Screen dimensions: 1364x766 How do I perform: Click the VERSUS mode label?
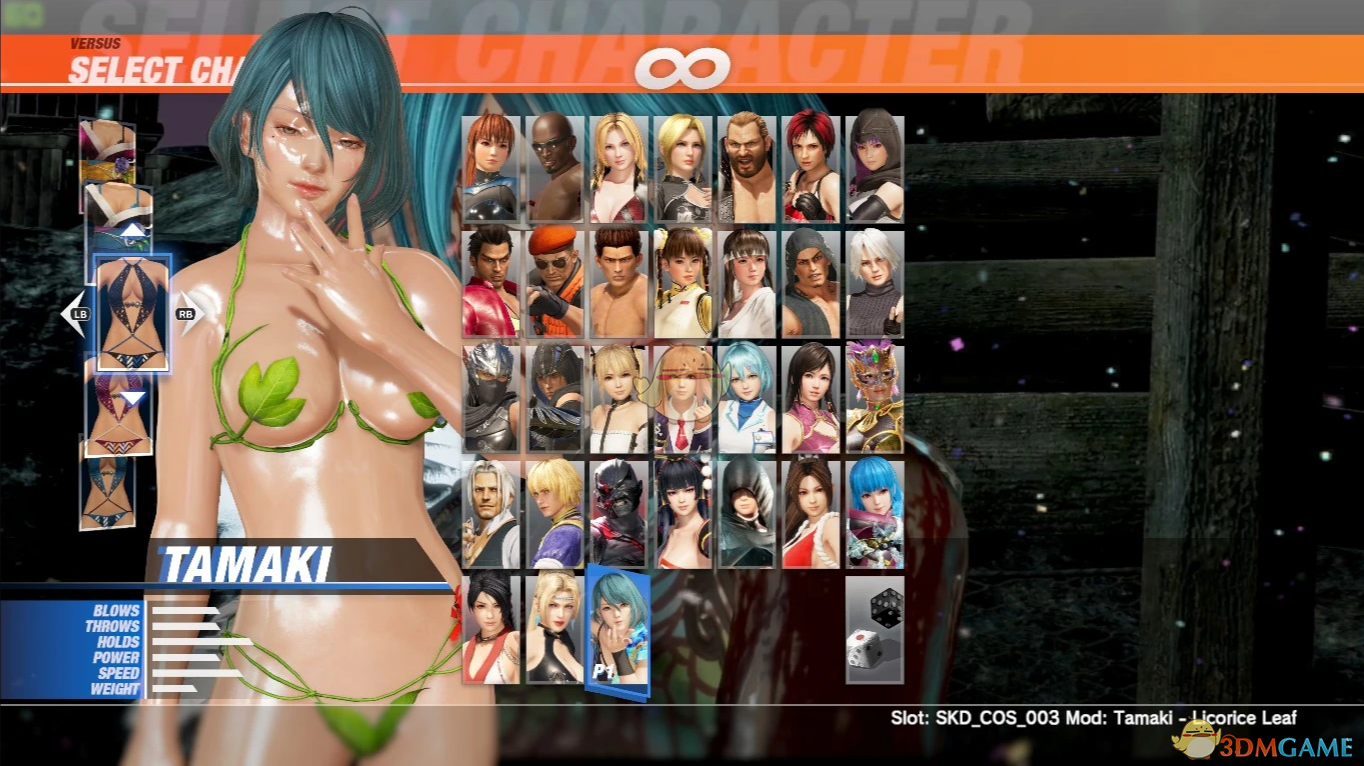pyautogui.click(x=95, y=43)
